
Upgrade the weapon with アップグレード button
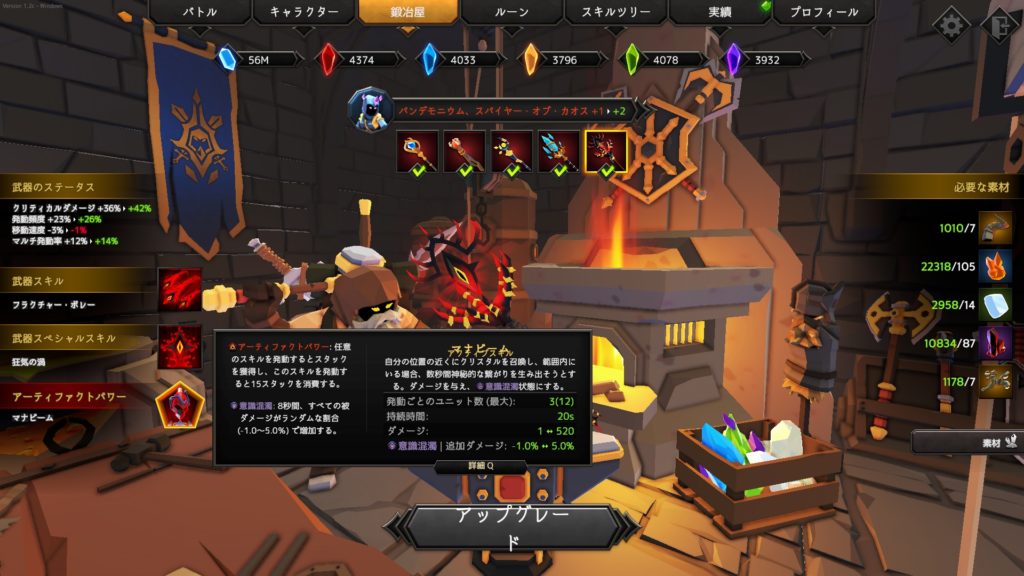tap(514, 527)
